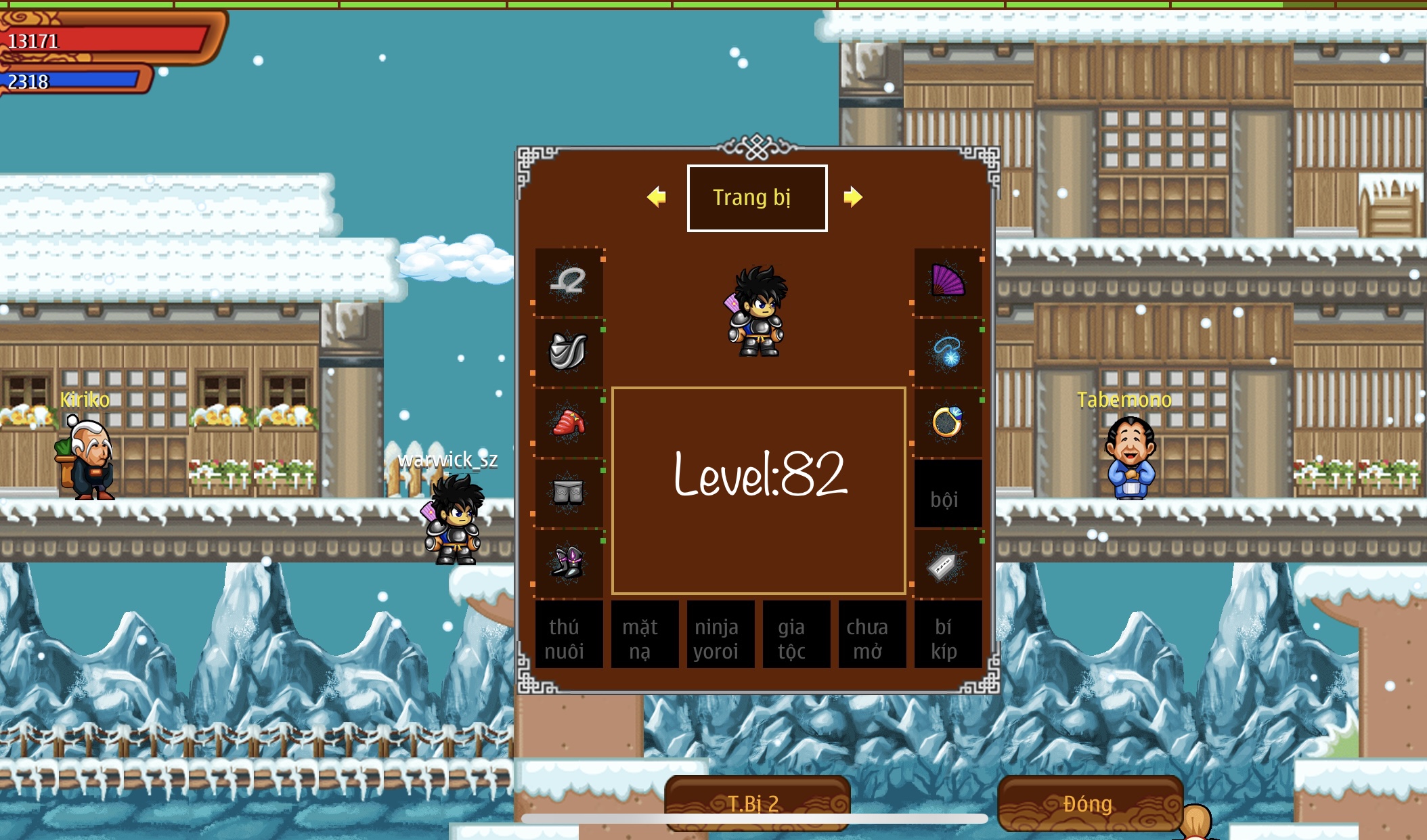Select the gray pants equipment slot

tap(569, 493)
